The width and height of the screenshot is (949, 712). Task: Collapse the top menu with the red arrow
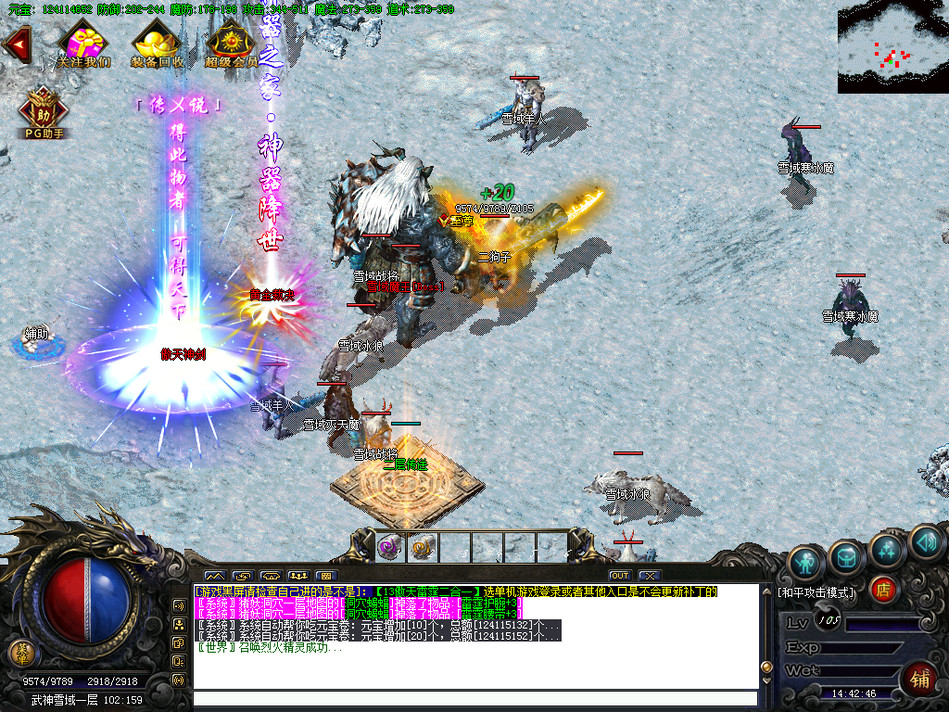pyautogui.click(x=16, y=44)
